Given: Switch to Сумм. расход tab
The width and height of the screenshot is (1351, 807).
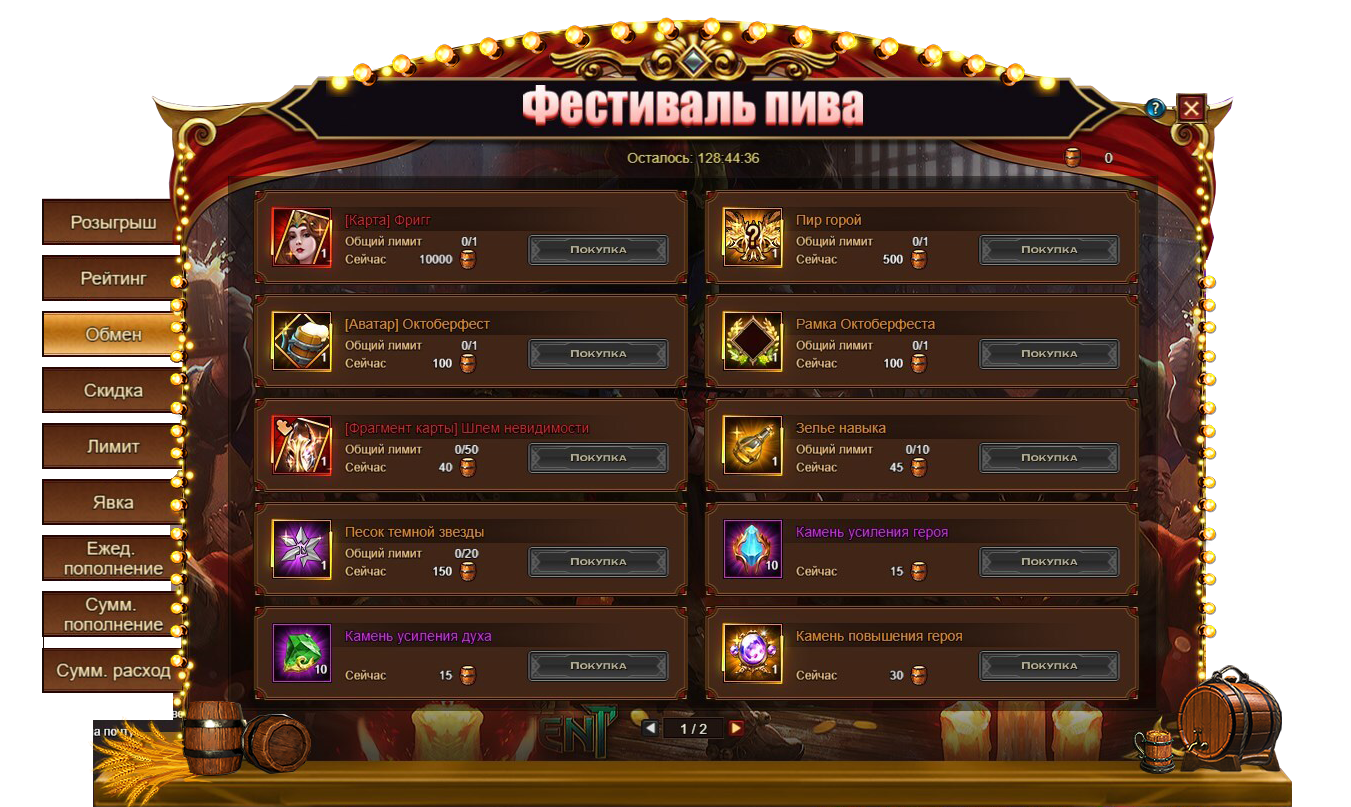Looking at the screenshot, I should click(112, 670).
